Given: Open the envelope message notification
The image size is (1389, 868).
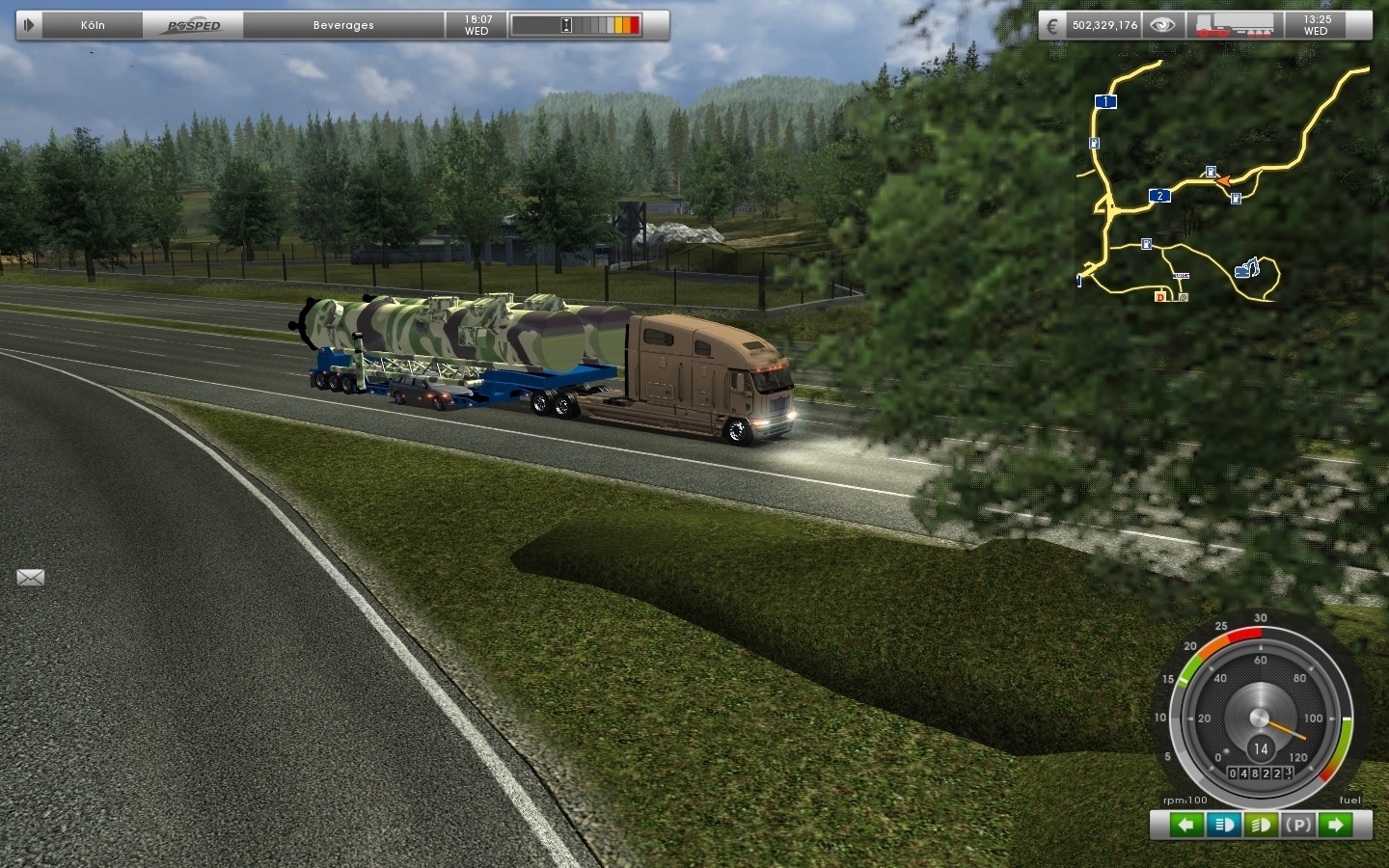Looking at the screenshot, I should click(x=31, y=578).
